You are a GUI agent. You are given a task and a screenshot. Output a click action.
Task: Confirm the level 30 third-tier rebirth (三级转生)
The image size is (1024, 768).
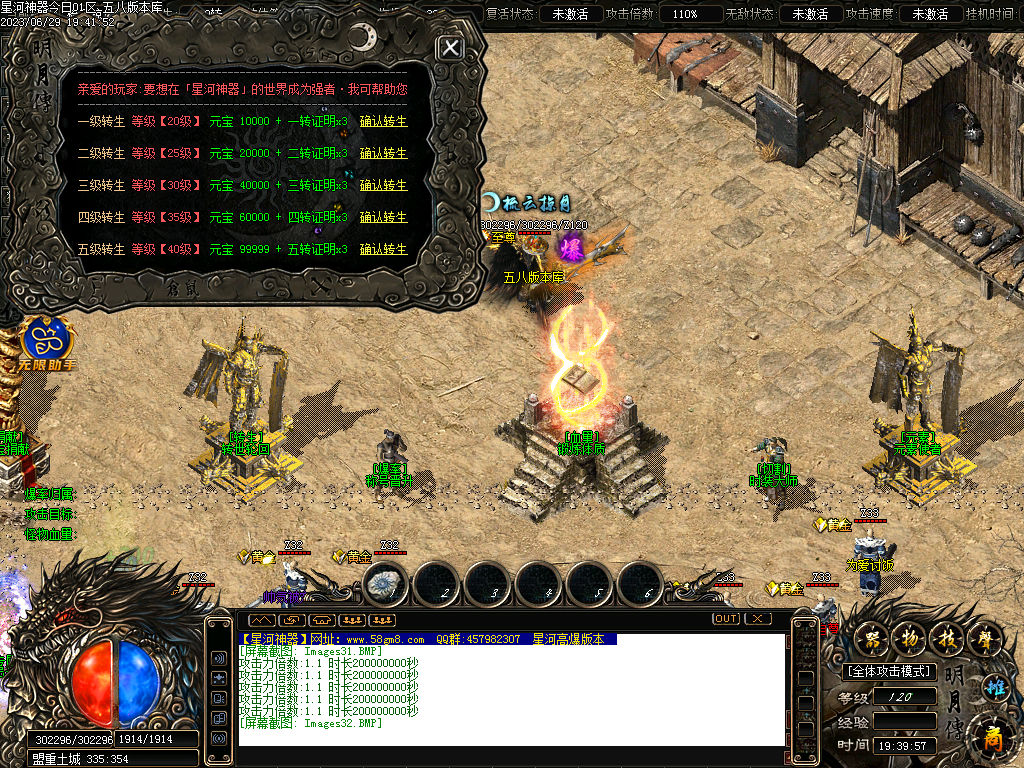coord(383,186)
